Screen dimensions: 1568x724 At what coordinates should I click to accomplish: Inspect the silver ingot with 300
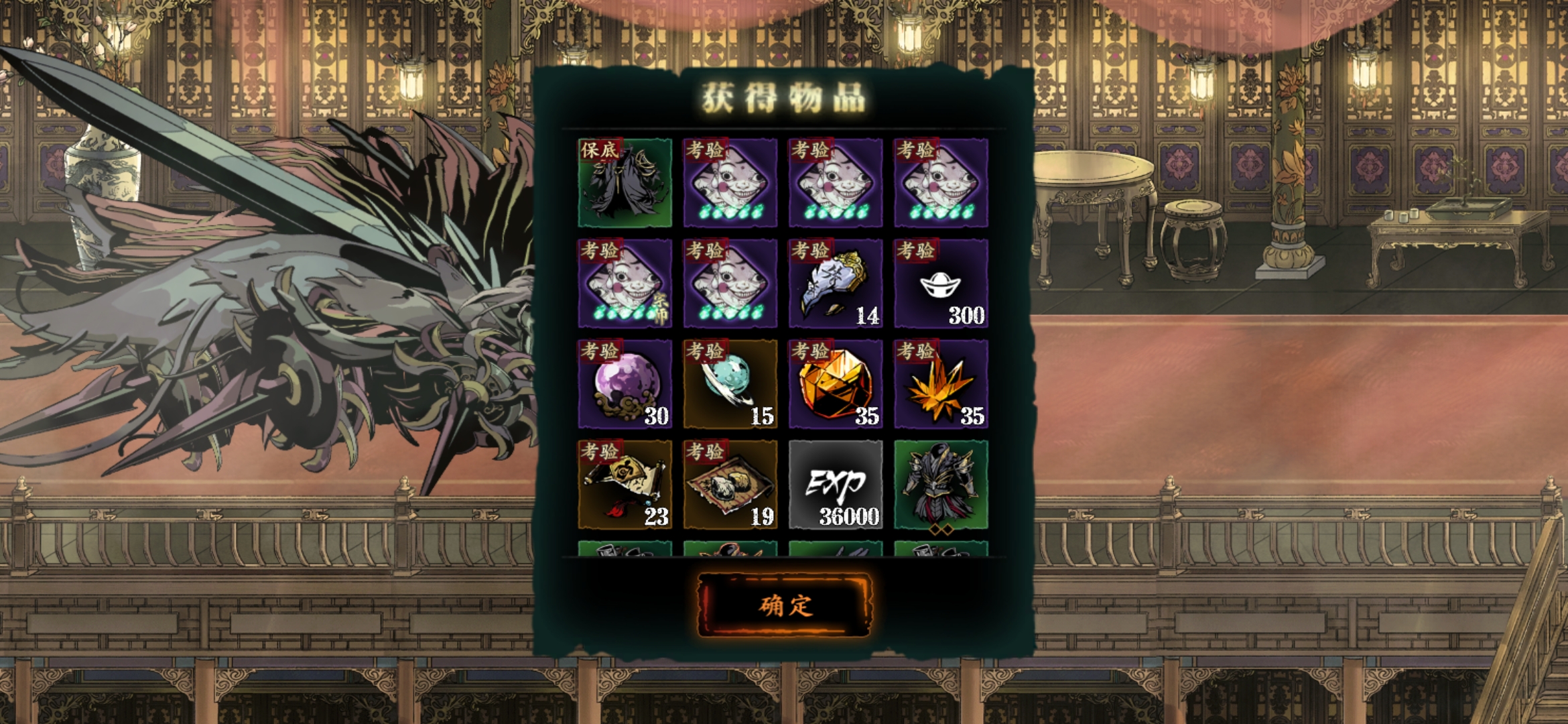click(x=941, y=284)
